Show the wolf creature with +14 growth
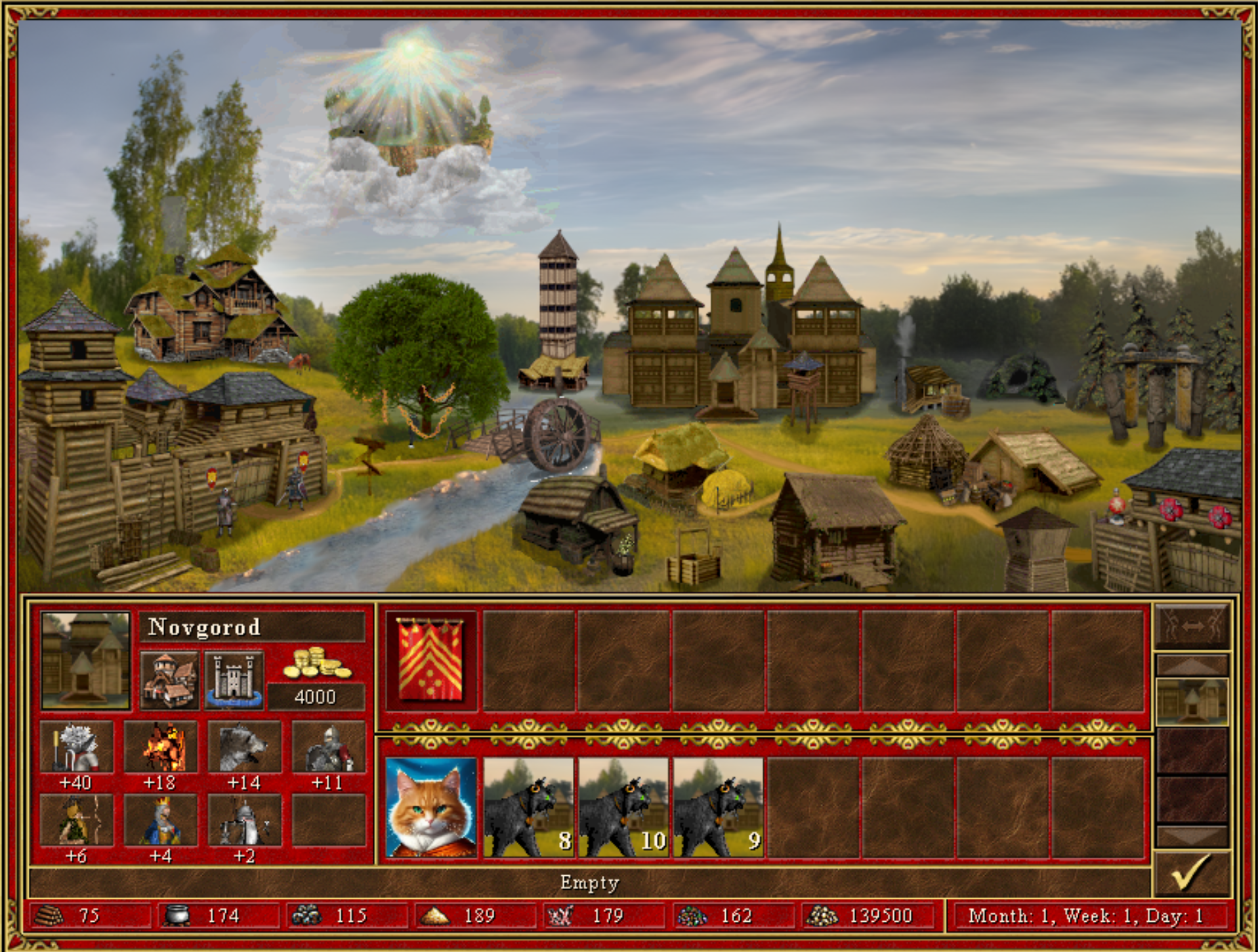Viewport: 1258px width, 952px height. [244, 747]
